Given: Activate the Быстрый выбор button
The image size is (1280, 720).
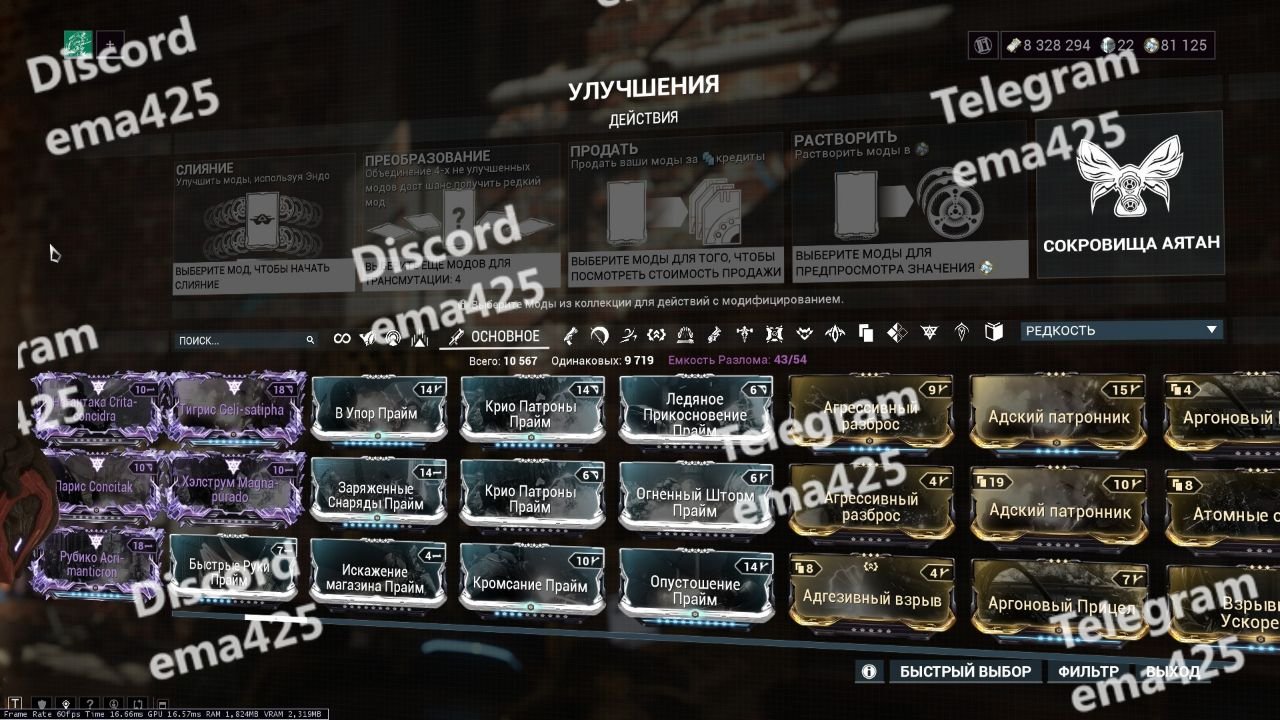Looking at the screenshot, I should [966, 672].
